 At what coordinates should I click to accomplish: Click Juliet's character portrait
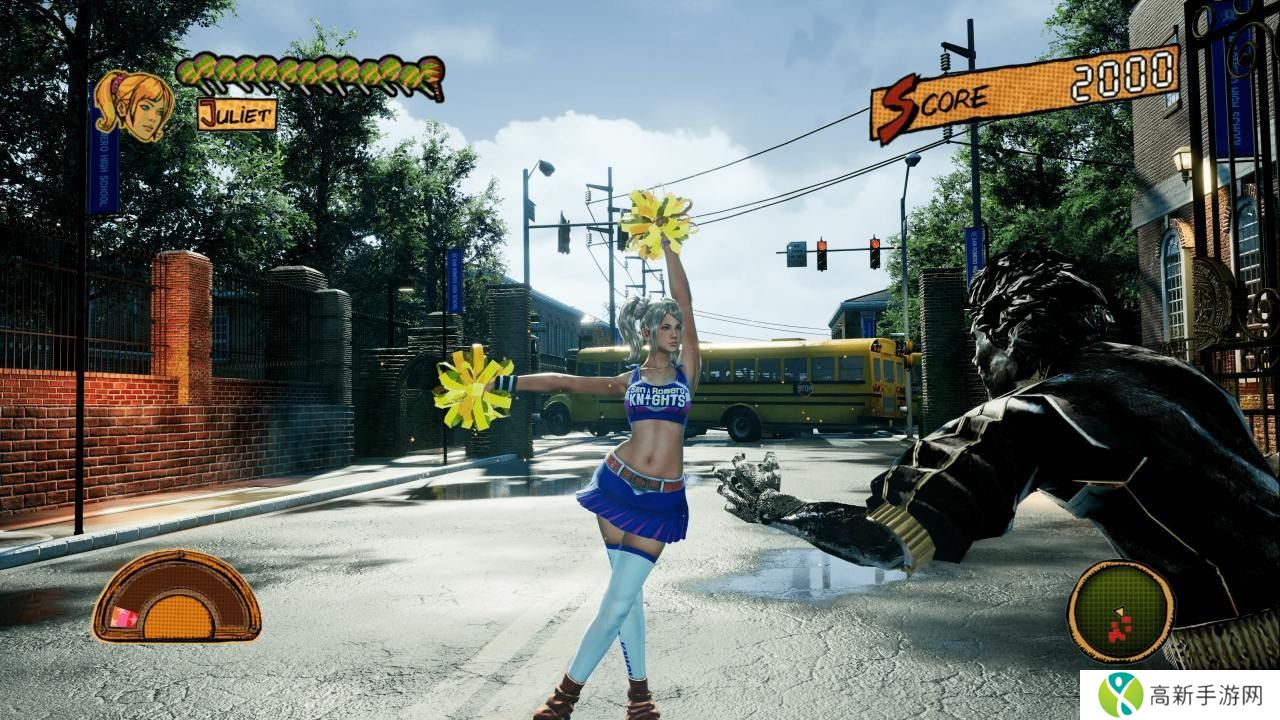coord(135,105)
